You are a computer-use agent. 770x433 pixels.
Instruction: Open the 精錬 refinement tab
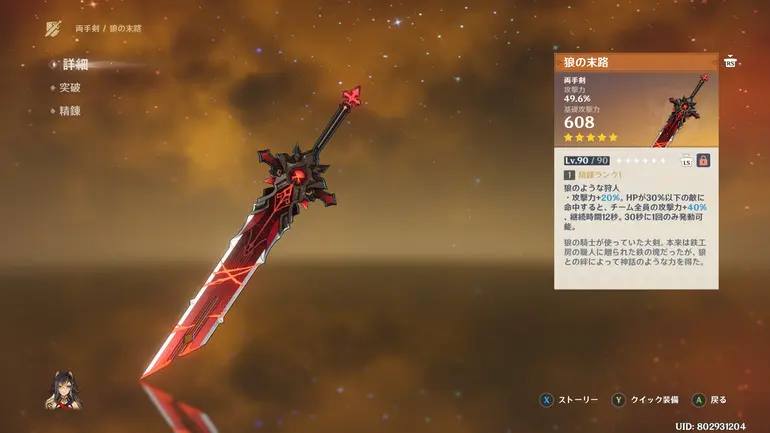[71, 111]
